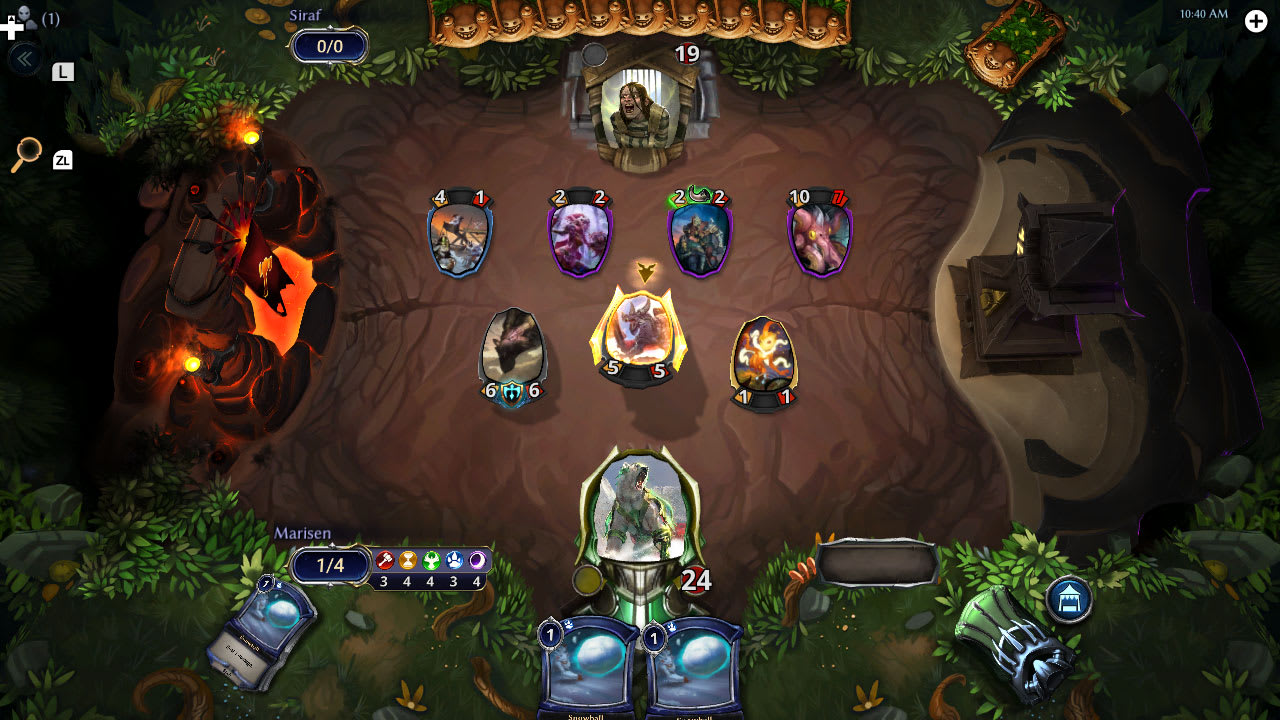The image size is (1280, 720).
Task: Select the yellow Time hourglass influence icon
Action: pyautogui.click(x=408, y=559)
